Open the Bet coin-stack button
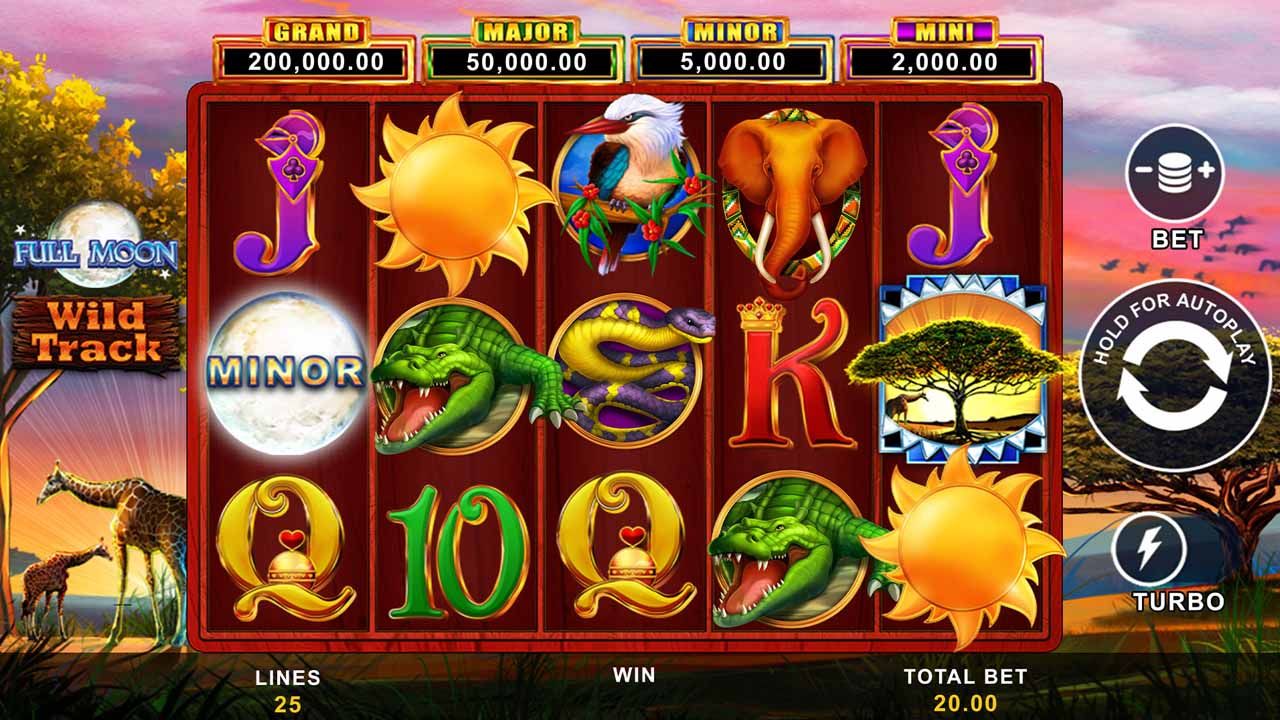 tap(1175, 171)
